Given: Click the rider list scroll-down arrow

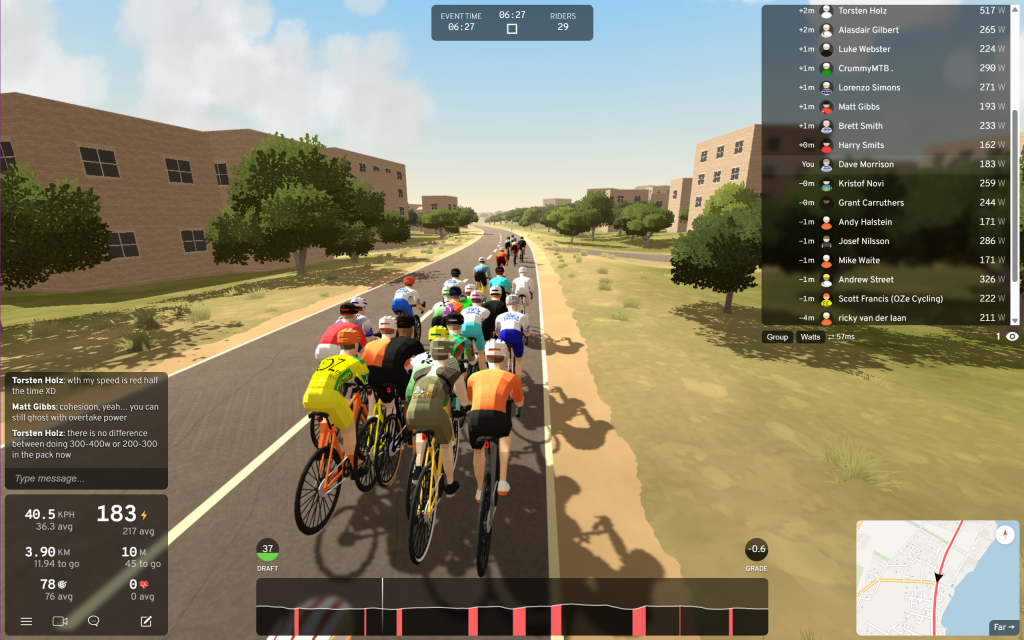Looking at the screenshot, I should pyautogui.click(x=1016, y=320).
